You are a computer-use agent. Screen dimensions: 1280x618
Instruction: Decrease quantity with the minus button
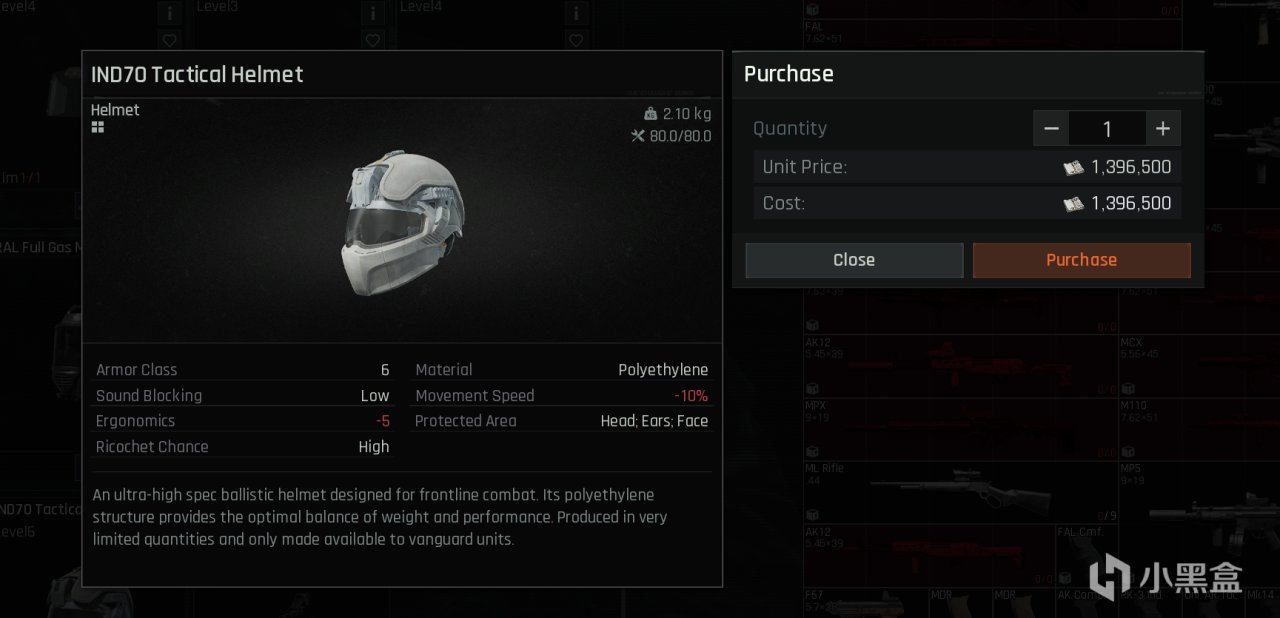coord(1051,129)
